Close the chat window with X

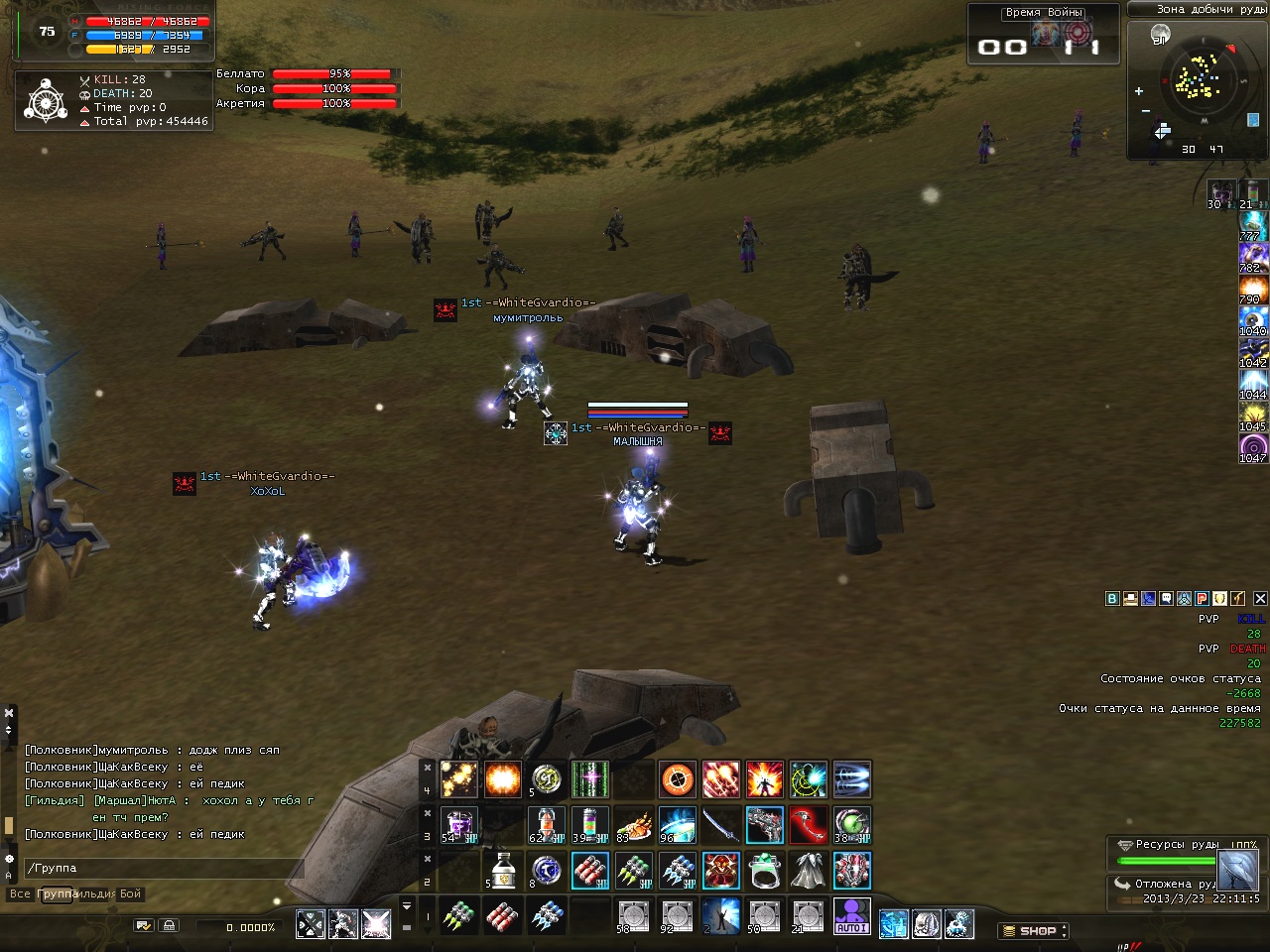[x=9, y=712]
